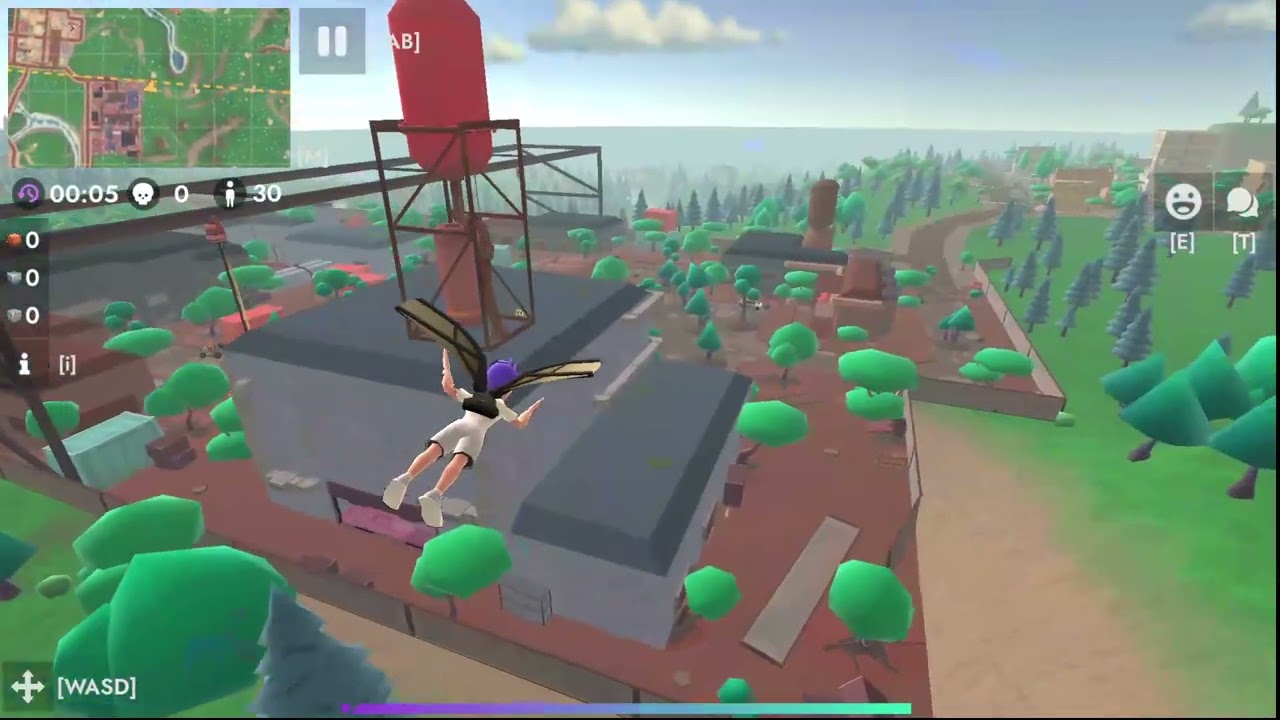
Task: Open the emote menu smiley icon
Action: [x=1186, y=200]
